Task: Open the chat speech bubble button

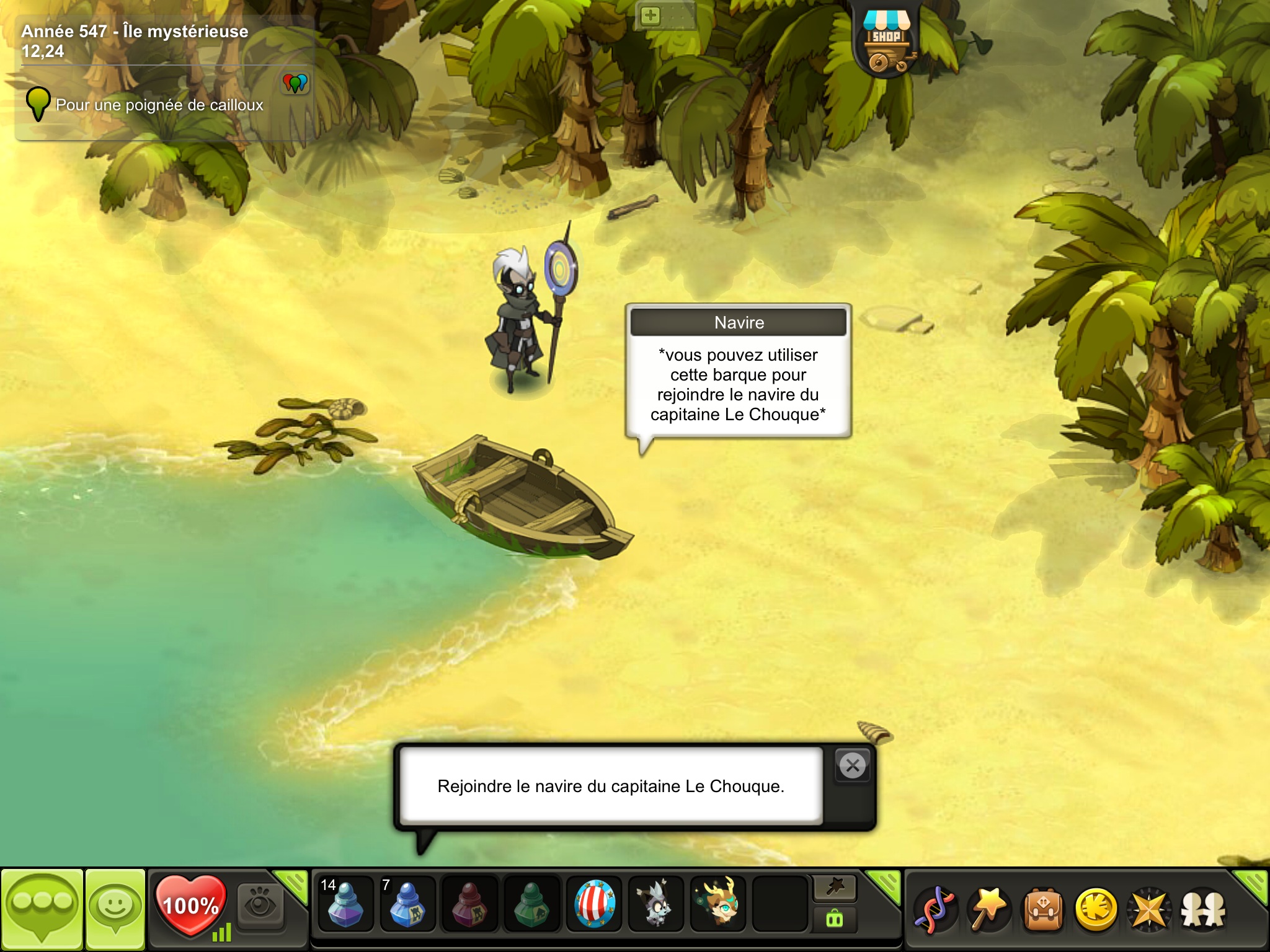Action: pyautogui.click(x=42, y=909)
